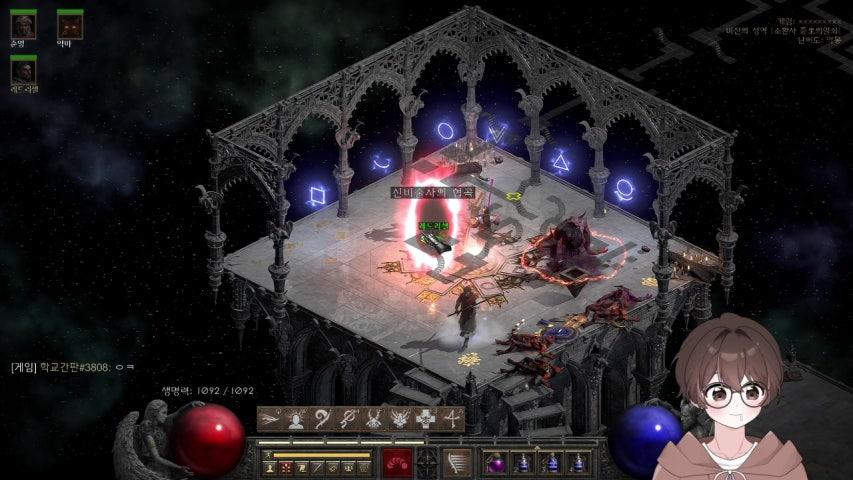Image resolution: width=853 pixels, height=480 pixels.
Task: Click the party portrait labeled 레드
Action: 23,69
